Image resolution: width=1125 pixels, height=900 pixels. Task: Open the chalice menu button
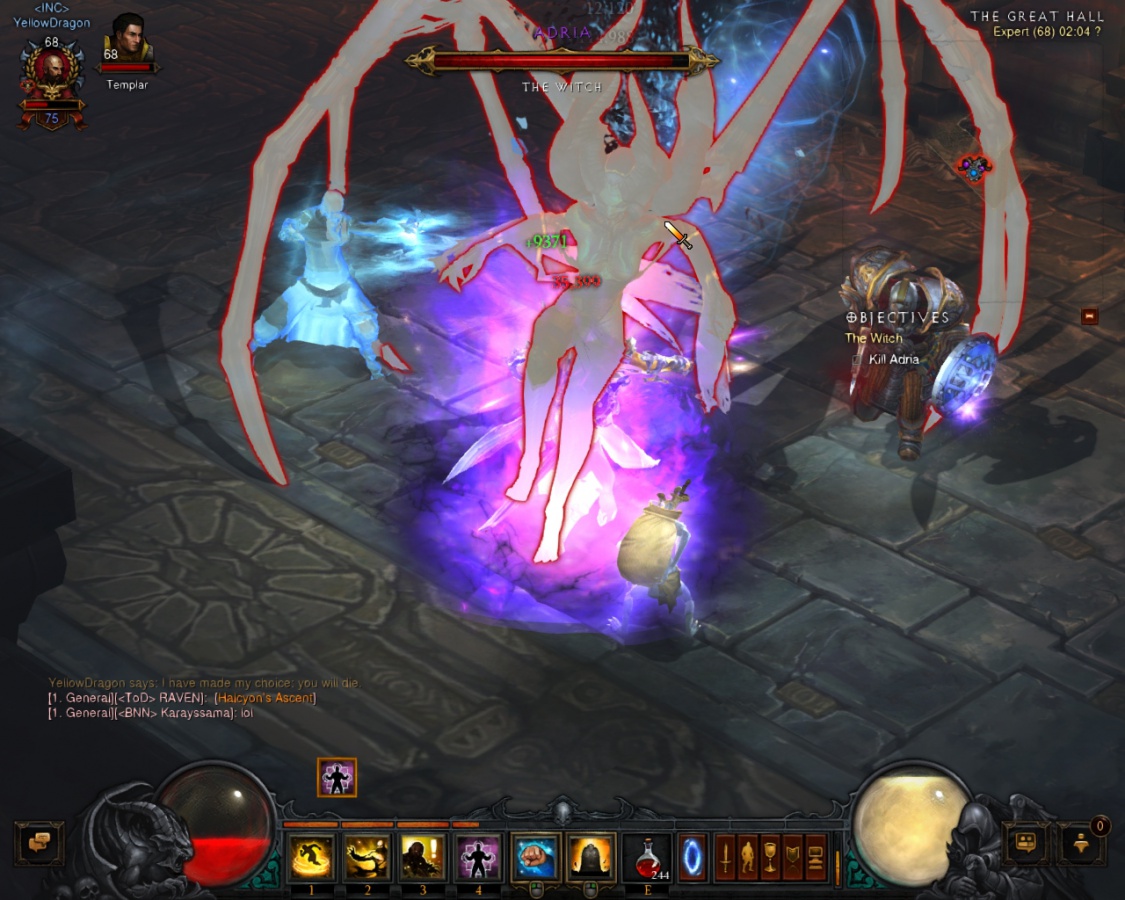771,857
